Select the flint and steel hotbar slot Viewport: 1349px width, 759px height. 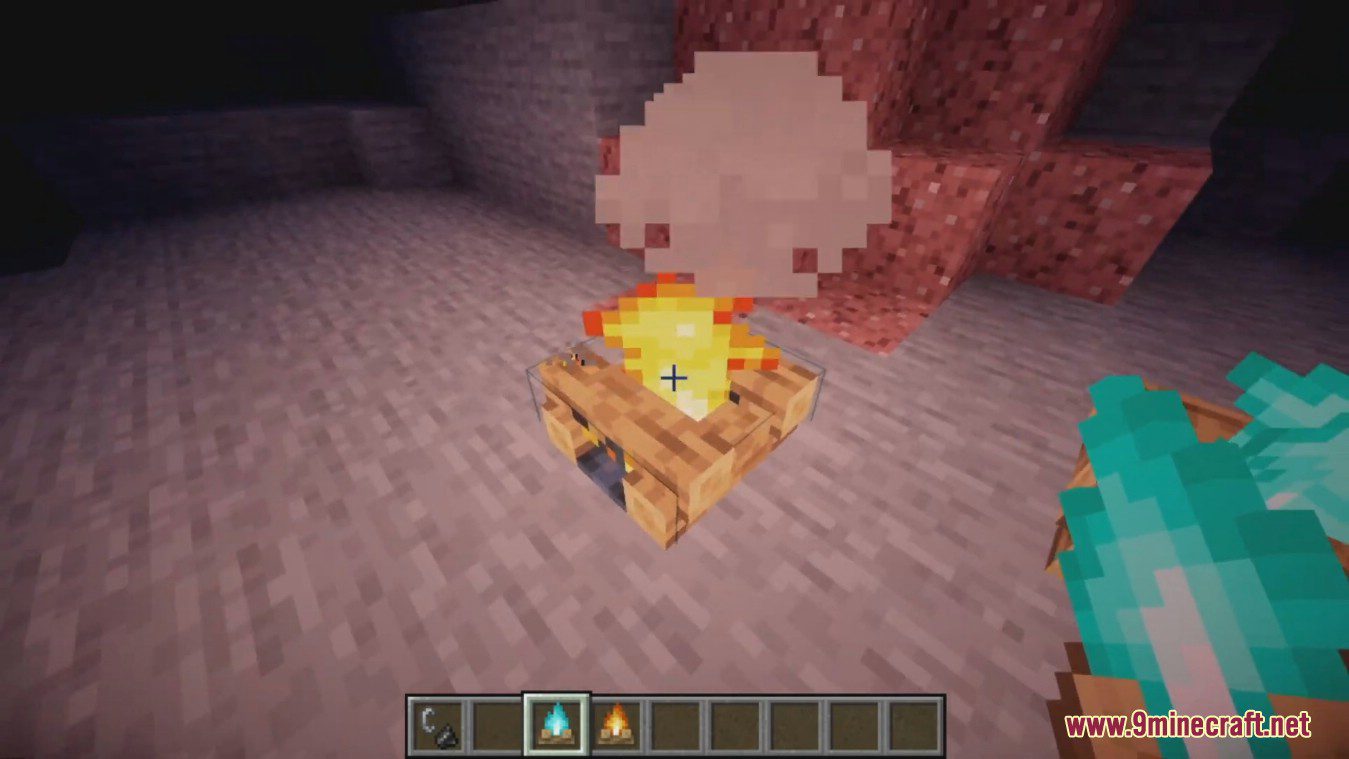(436, 724)
